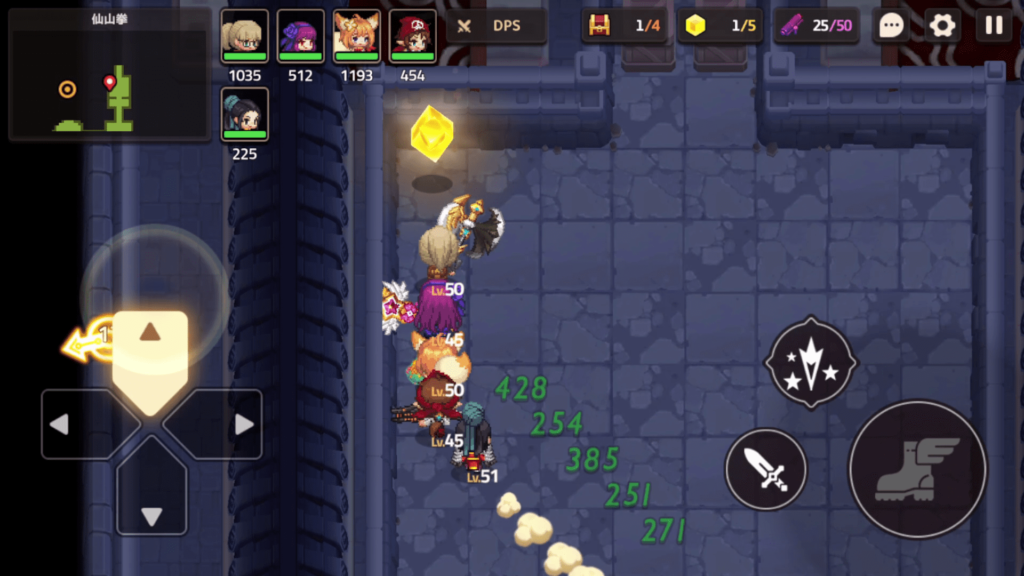Image resolution: width=1024 pixels, height=576 pixels.
Task: Activate the sword attack button
Action: point(766,469)
